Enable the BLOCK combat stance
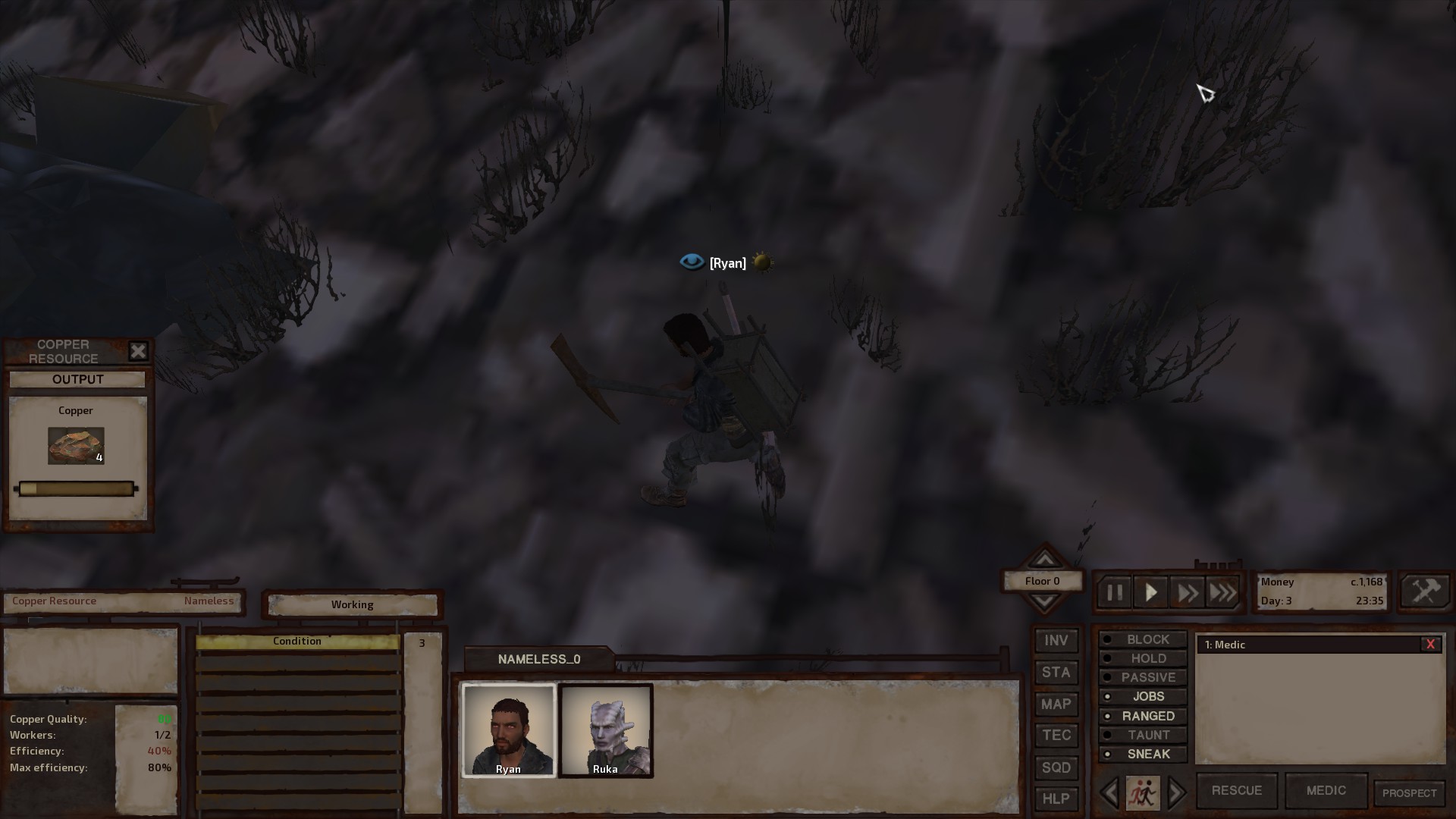The image size is (1456, 819). [x=1143, y=639]
